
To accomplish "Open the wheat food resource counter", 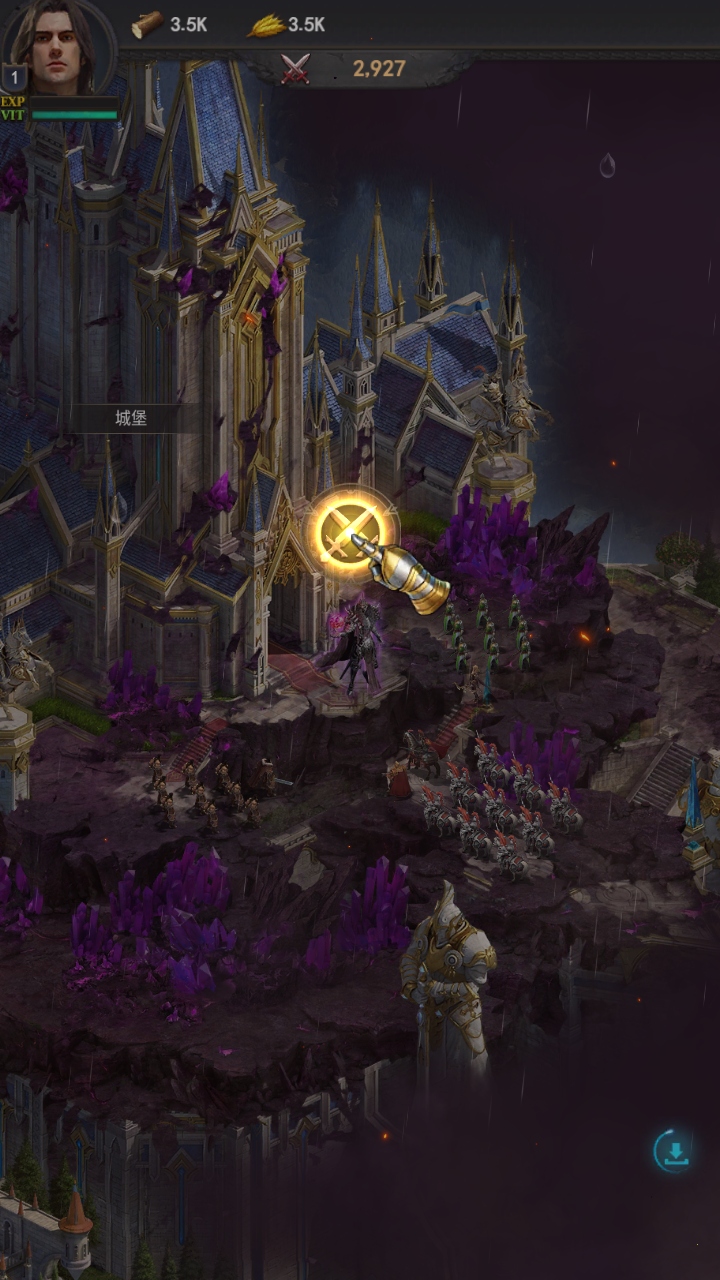I will pos(287,25).
